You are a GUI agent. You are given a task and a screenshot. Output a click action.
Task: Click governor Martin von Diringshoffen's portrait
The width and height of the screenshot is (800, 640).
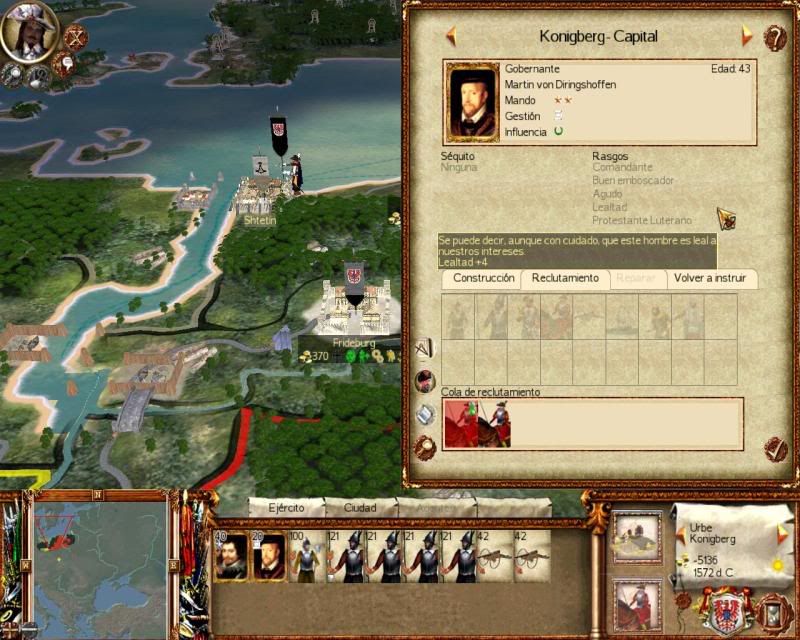click(x=472, y=103)
